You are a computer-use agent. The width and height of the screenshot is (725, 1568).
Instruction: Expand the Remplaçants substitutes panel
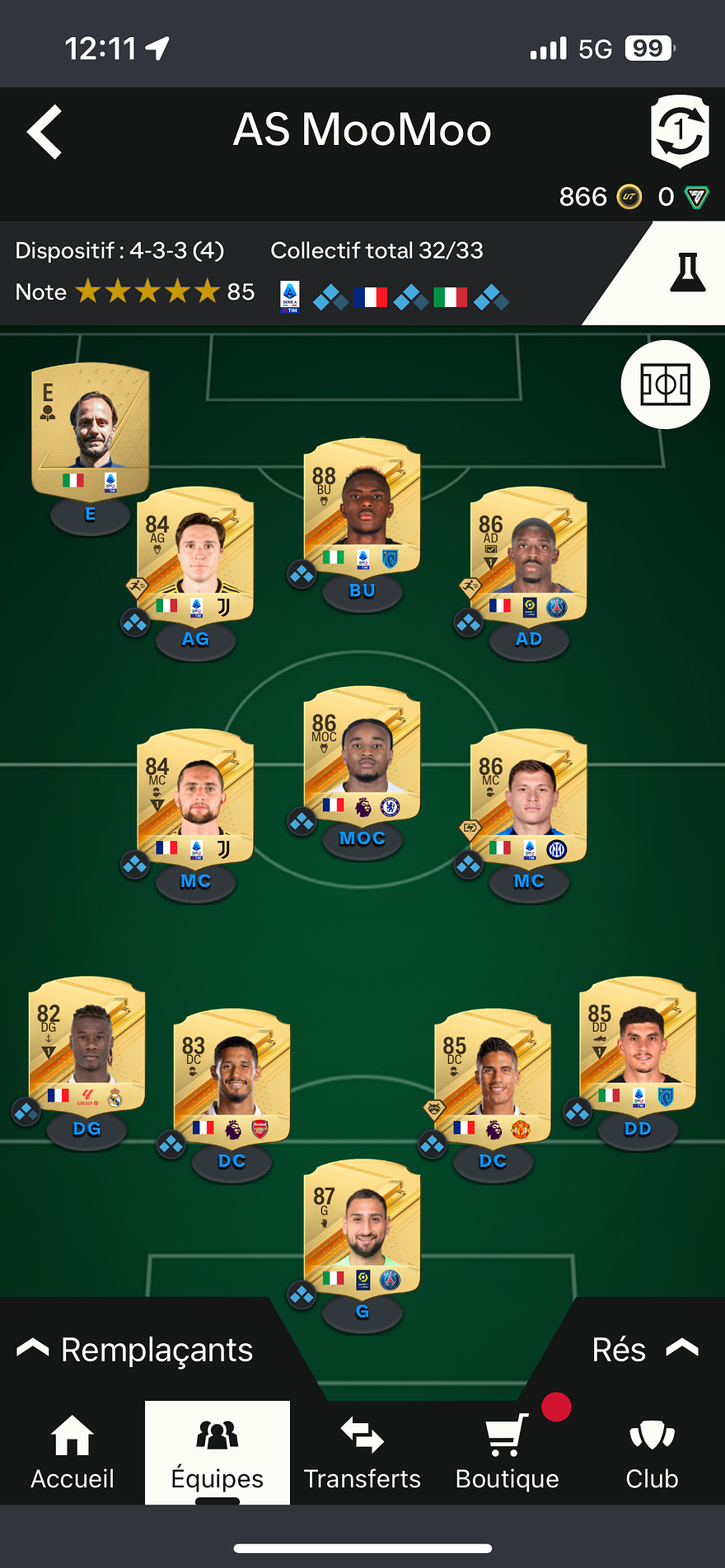[136, 1351]
